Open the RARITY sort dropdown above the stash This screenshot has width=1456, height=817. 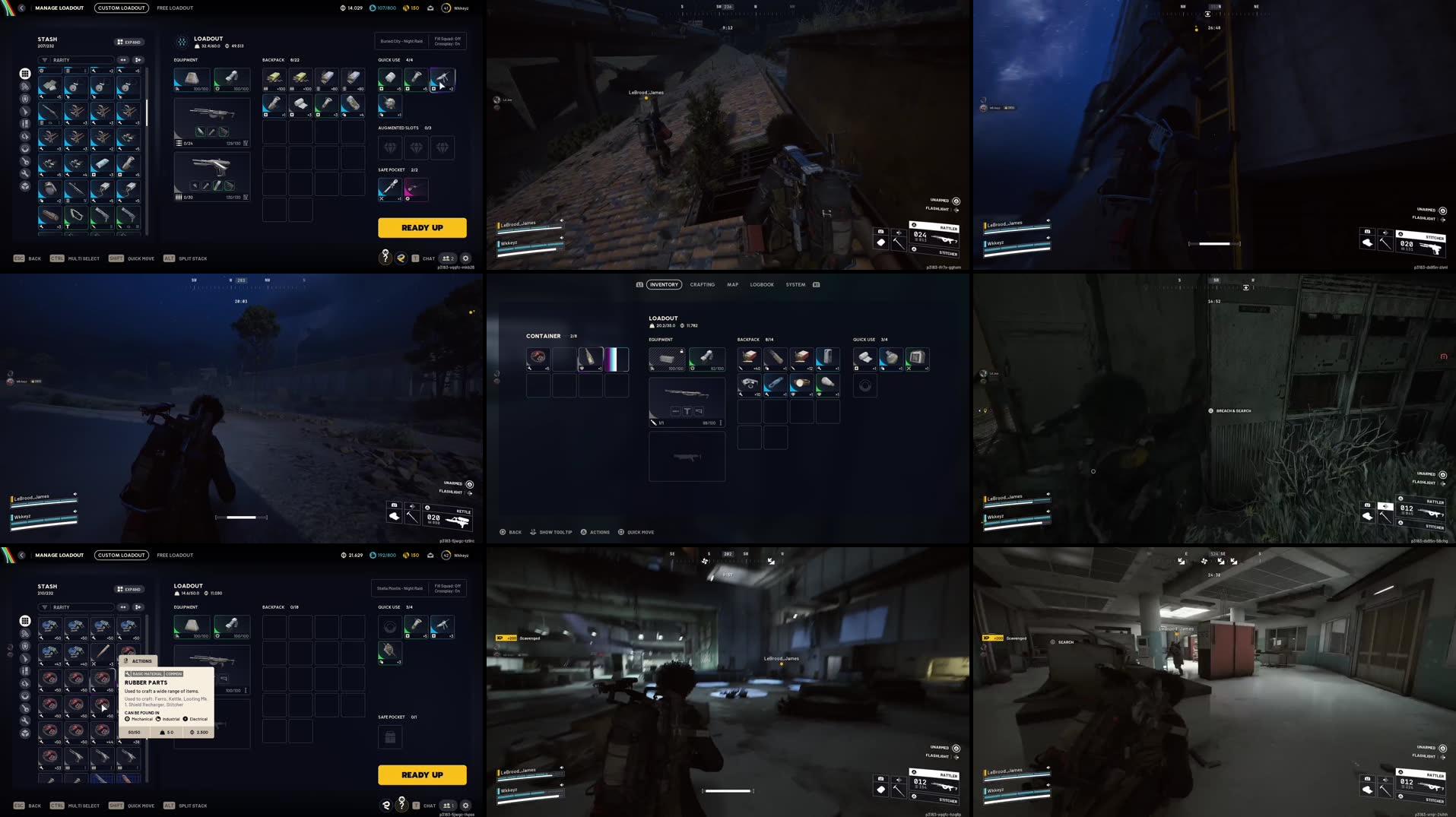pos(76,60)
